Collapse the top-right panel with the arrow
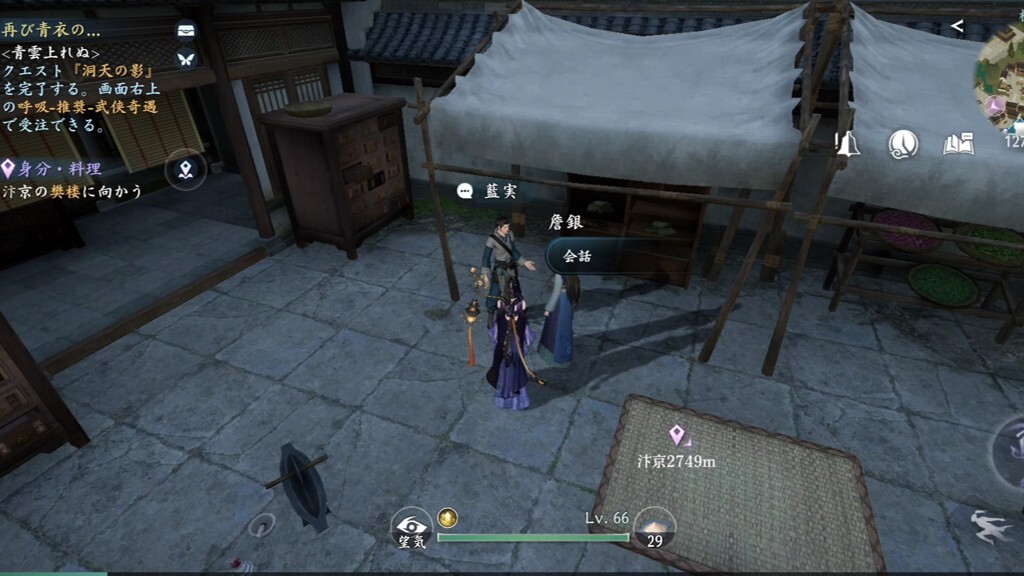Image resolution: width=1024 pixels, height=576 pixels. click(957, 27)
